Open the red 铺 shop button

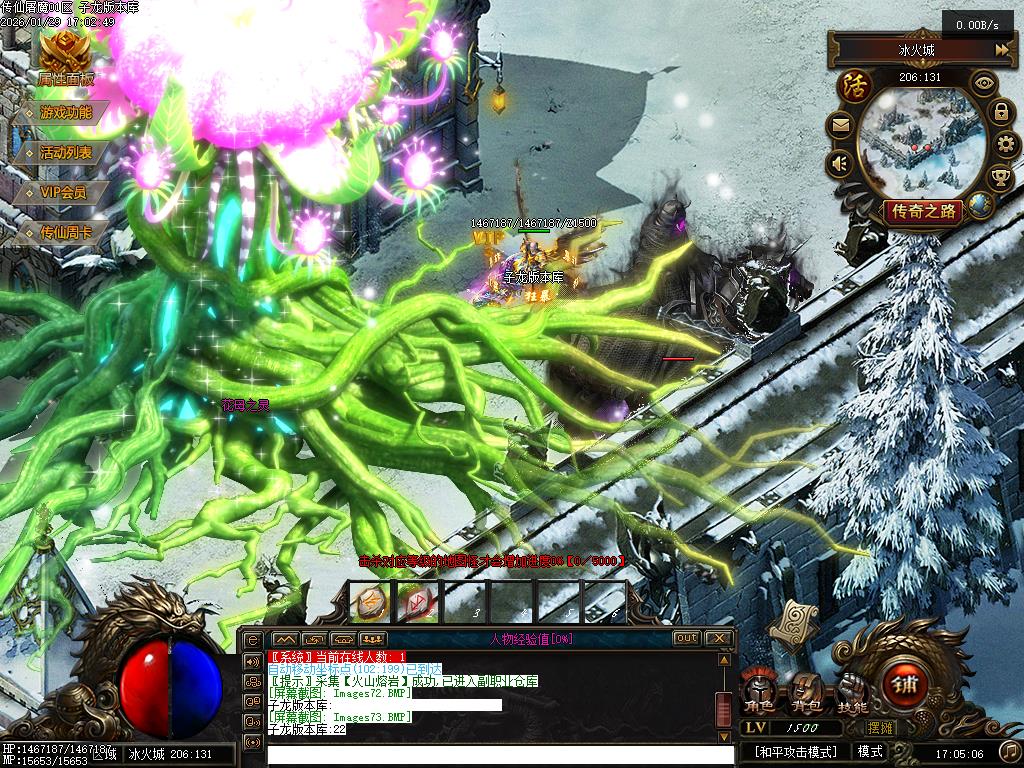906,686
